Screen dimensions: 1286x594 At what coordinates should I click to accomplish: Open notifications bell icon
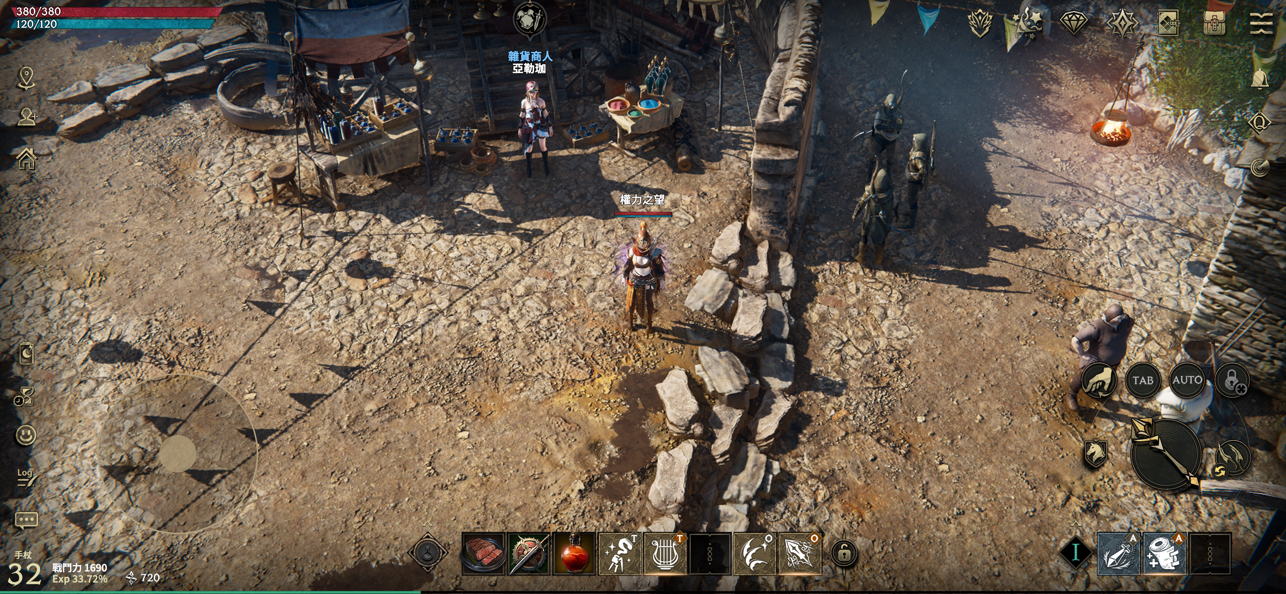[1261, 79]
